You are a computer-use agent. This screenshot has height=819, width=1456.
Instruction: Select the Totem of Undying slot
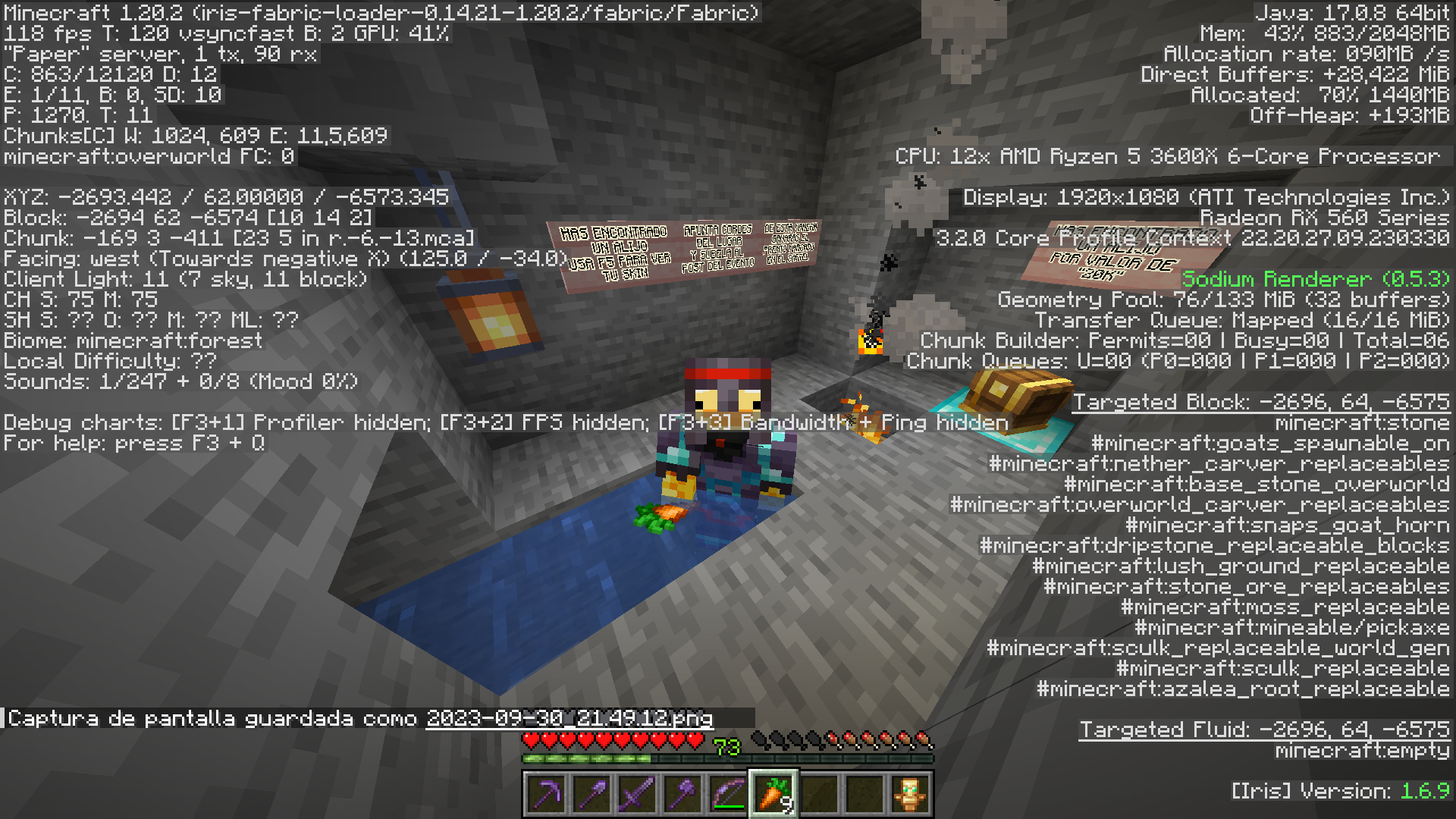(910, 794)
